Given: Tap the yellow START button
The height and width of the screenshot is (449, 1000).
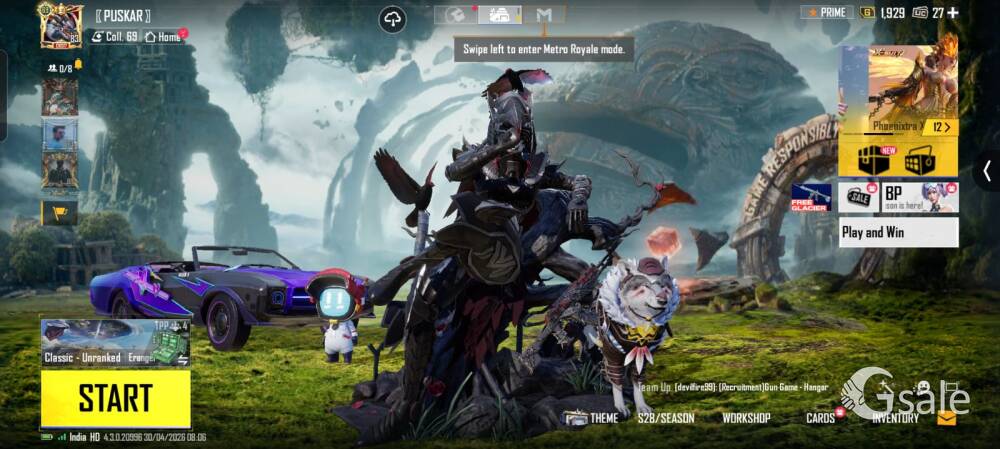Looking at the screenshot, I should point(115,398).
